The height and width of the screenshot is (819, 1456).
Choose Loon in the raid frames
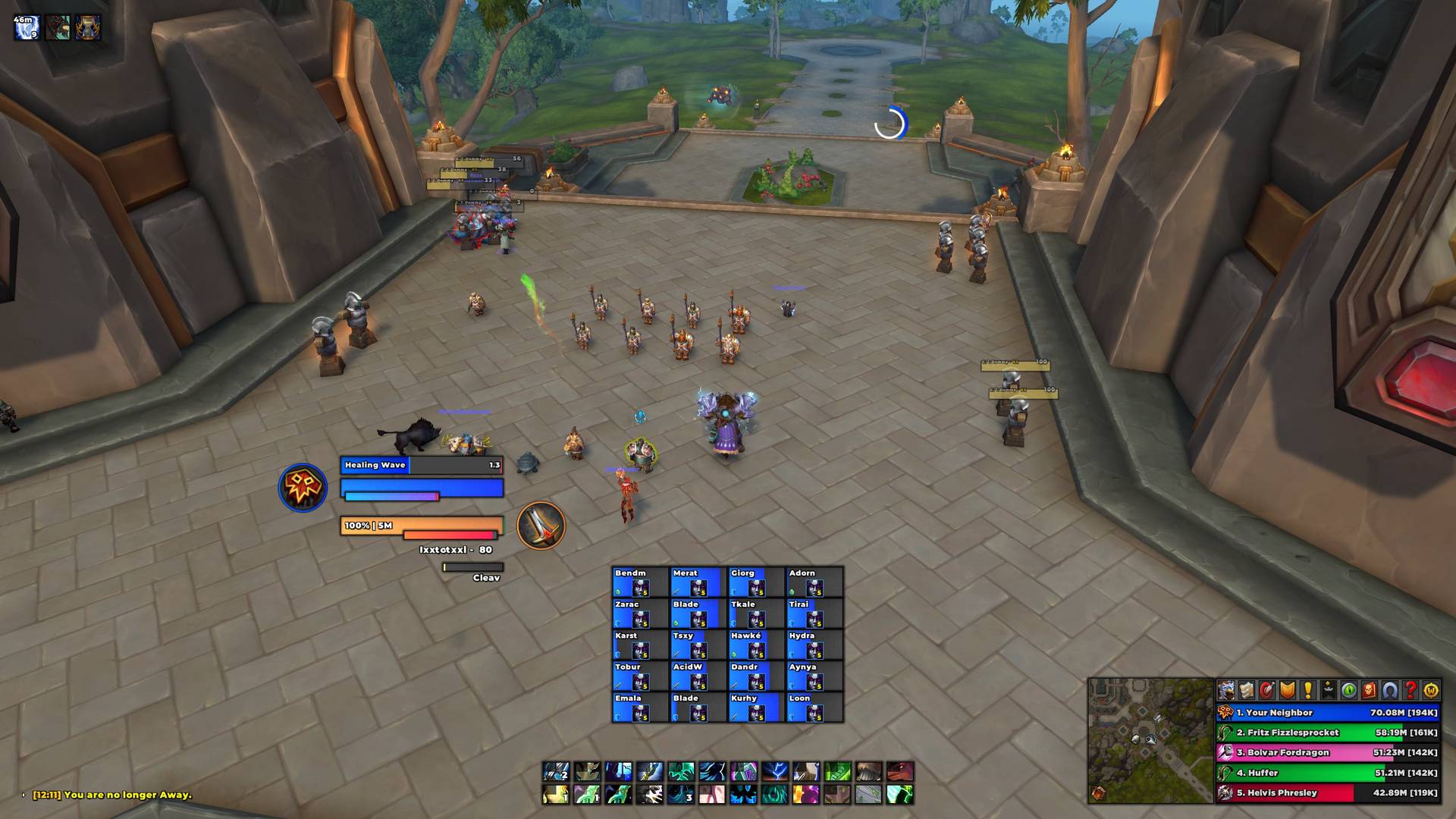[x=814, y=707]
